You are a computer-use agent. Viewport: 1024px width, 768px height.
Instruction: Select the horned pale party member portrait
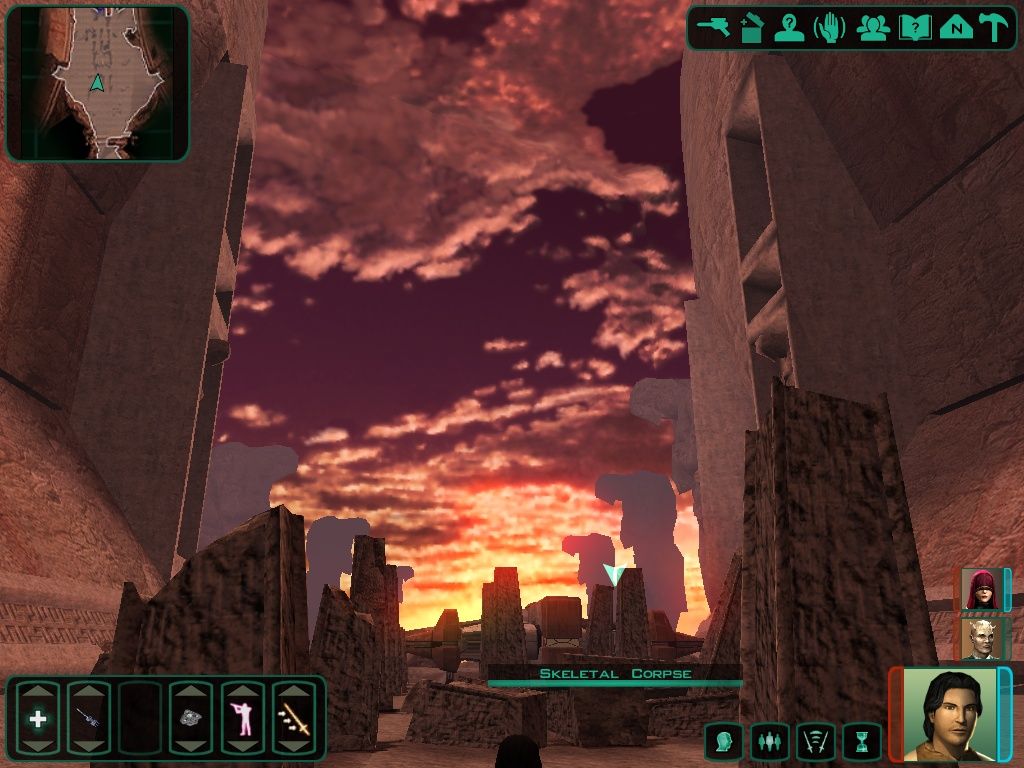pyautogui.click(x=981, y=639)
